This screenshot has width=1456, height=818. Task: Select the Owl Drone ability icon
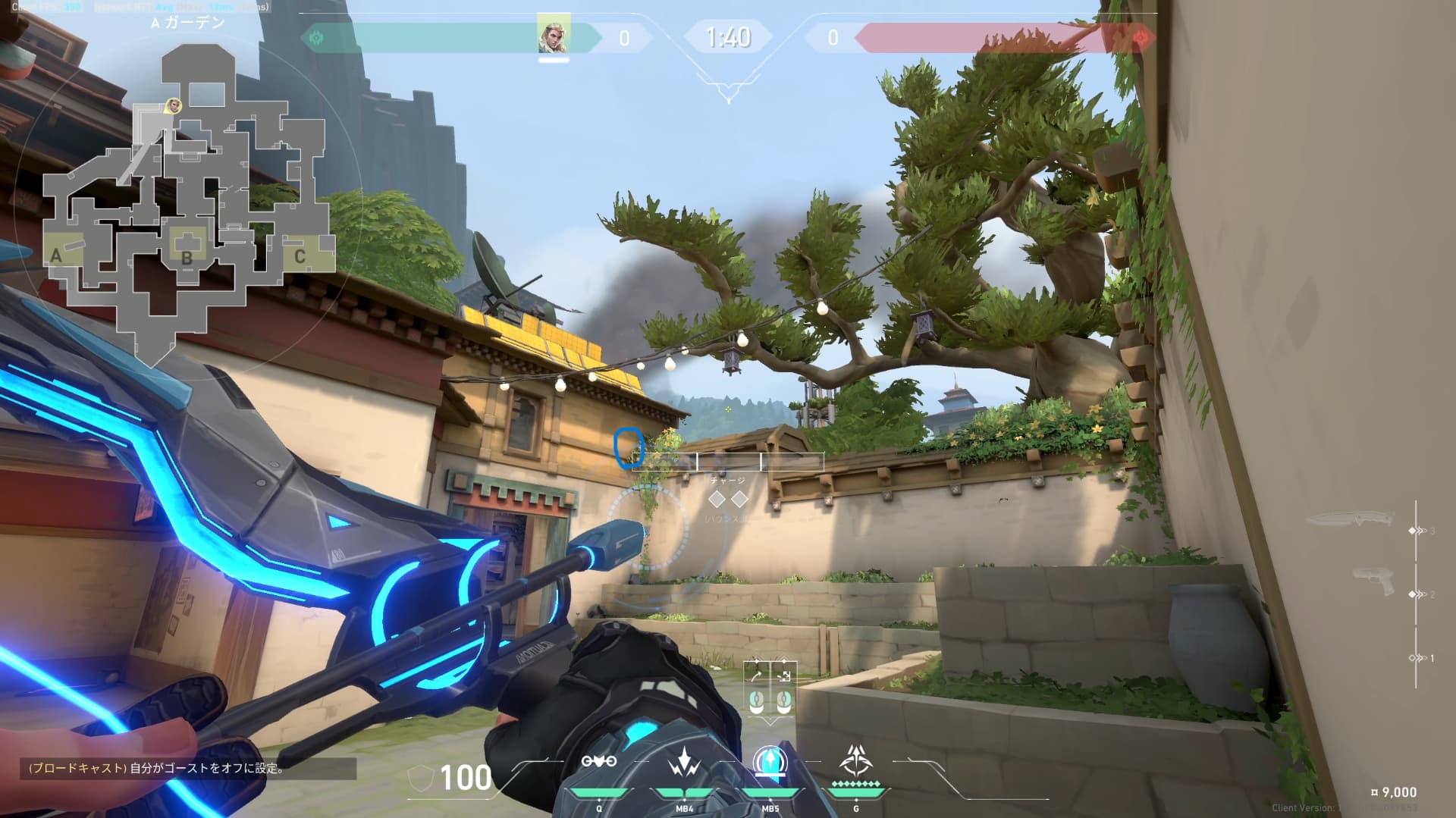(x=599, y=761)
